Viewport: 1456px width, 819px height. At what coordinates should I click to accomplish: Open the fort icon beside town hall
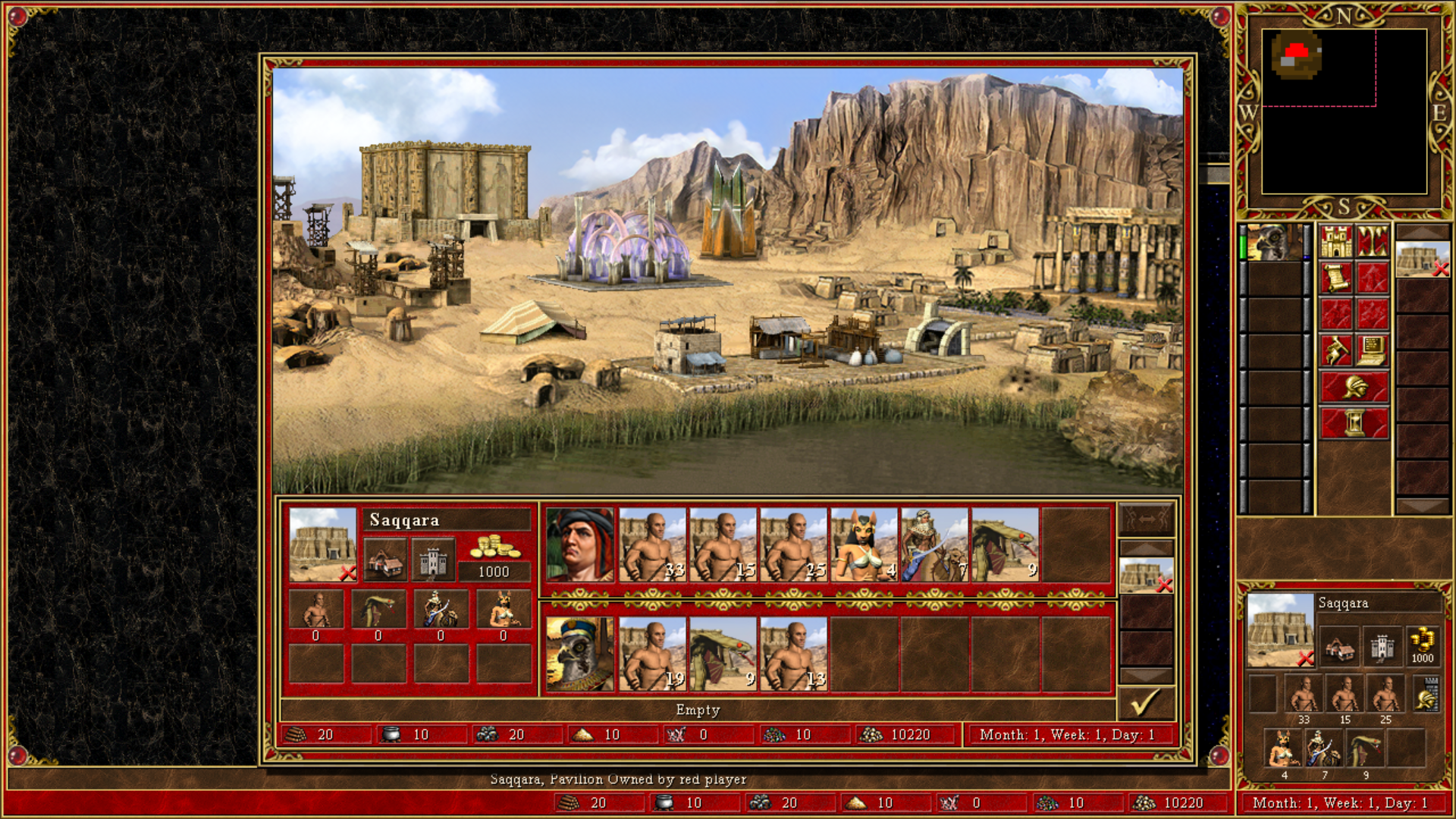[x=433, y=560]
